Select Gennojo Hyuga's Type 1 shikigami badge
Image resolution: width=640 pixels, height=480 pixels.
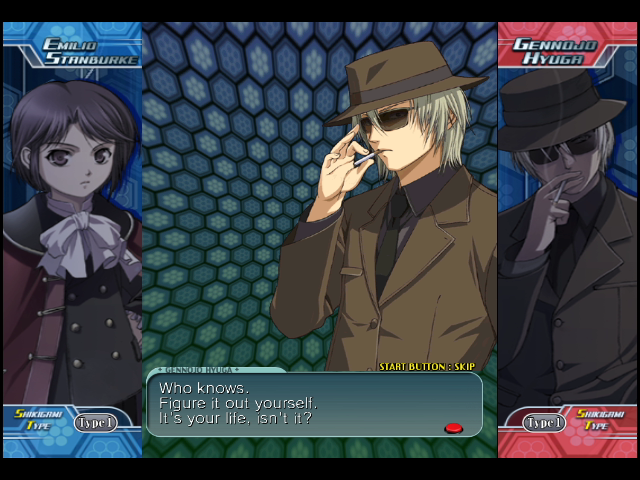point(544,423)
